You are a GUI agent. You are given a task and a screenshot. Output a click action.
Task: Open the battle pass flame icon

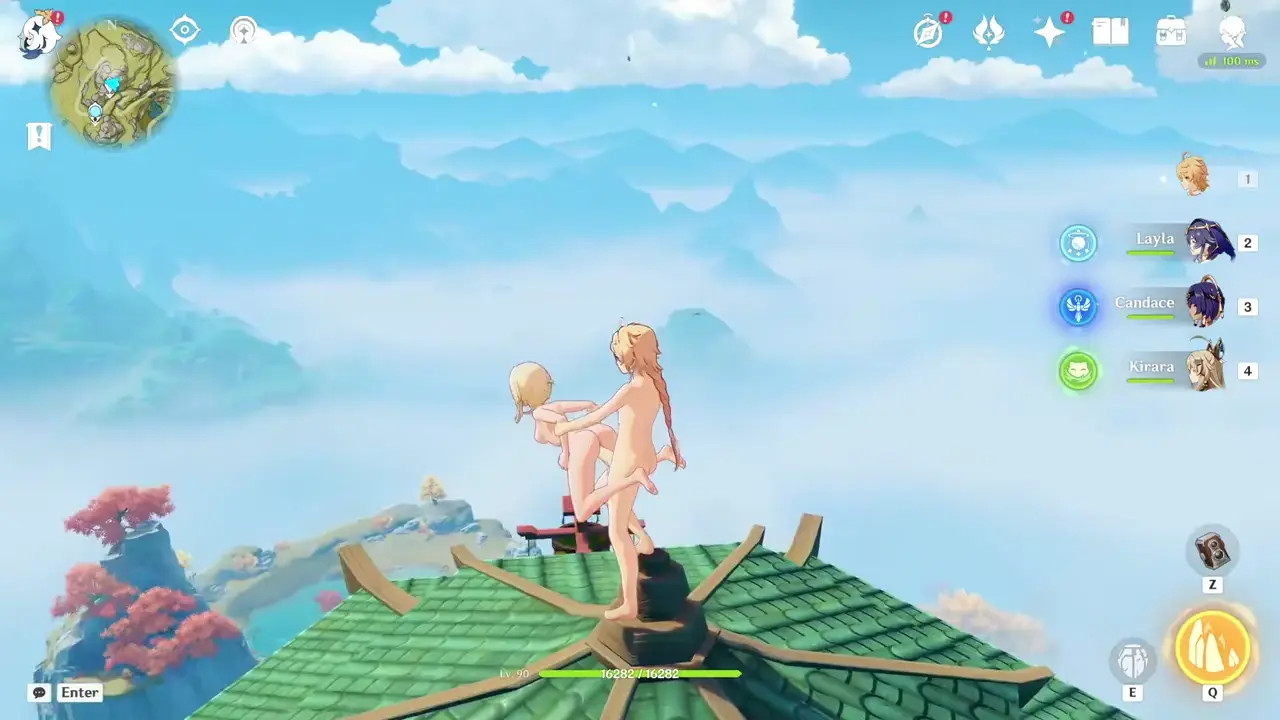989,32
